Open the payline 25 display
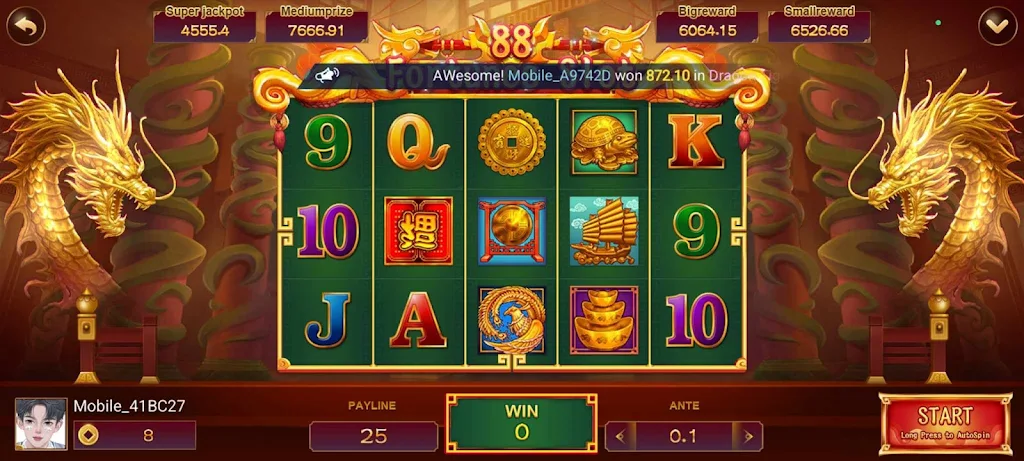This screenshot has width=1024, height=461. (x=373, y=436)
